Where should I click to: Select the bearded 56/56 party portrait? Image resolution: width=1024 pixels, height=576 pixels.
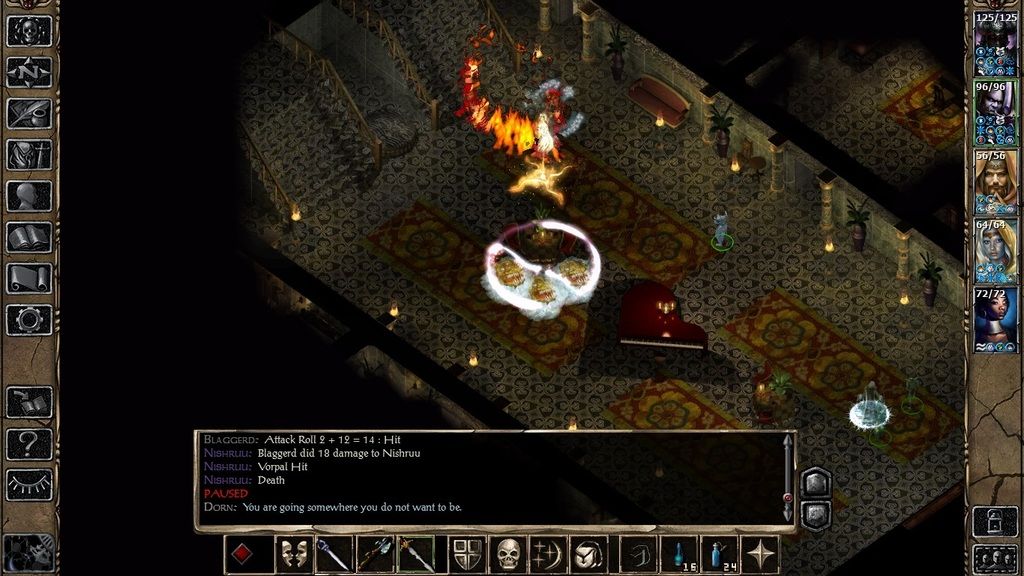point(995,180)
